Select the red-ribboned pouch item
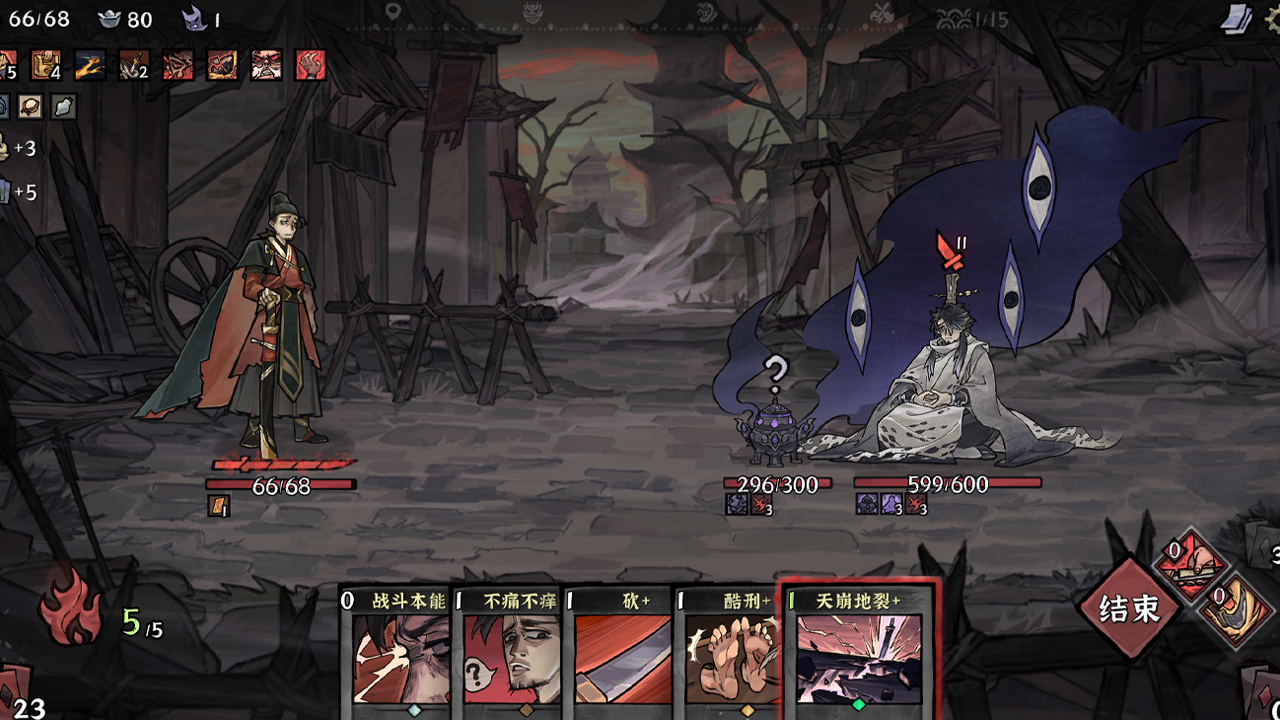 [x=30, y=107]
